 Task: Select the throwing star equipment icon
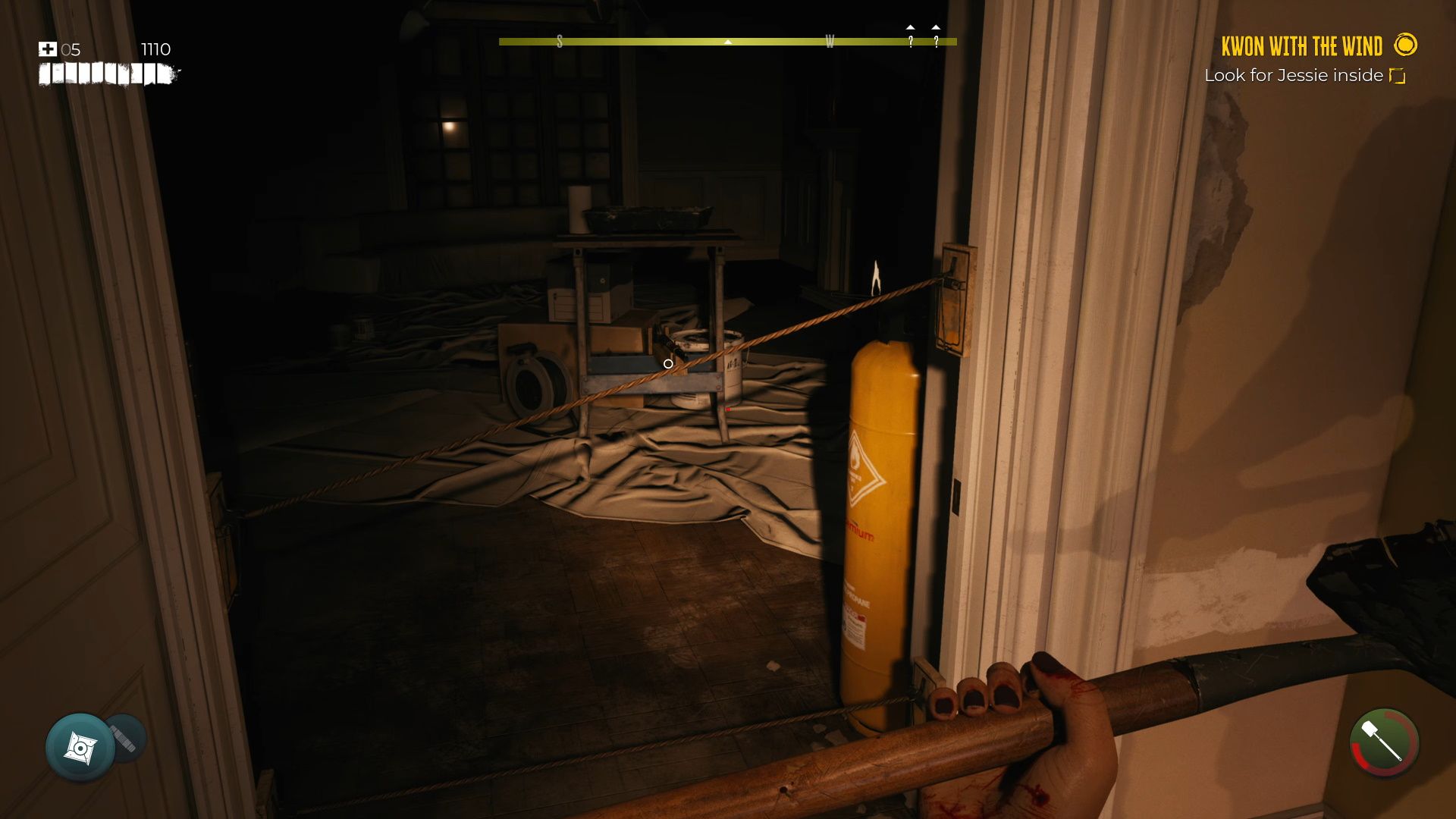80,747
